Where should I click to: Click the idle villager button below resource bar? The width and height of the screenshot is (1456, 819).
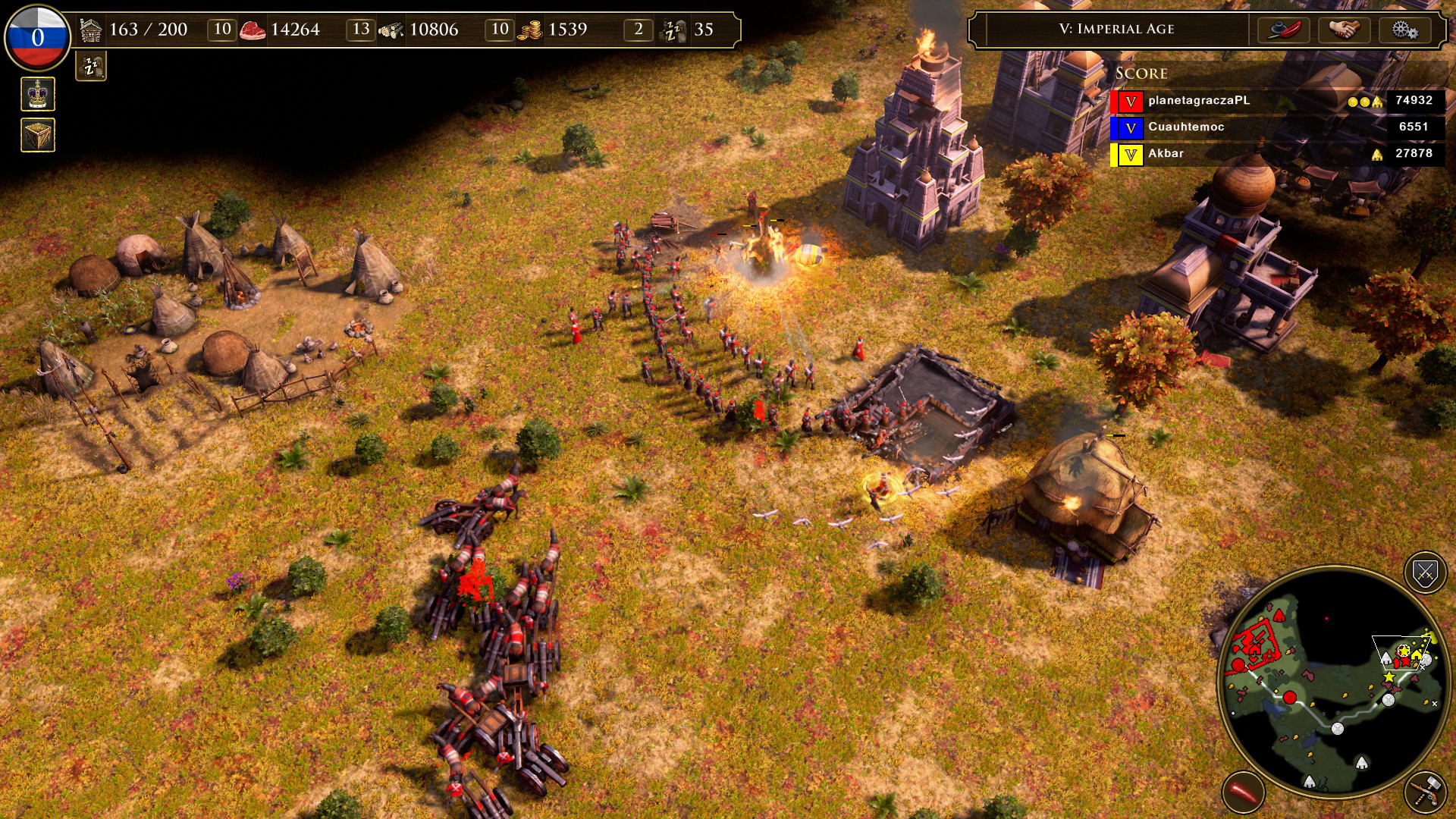91,67
